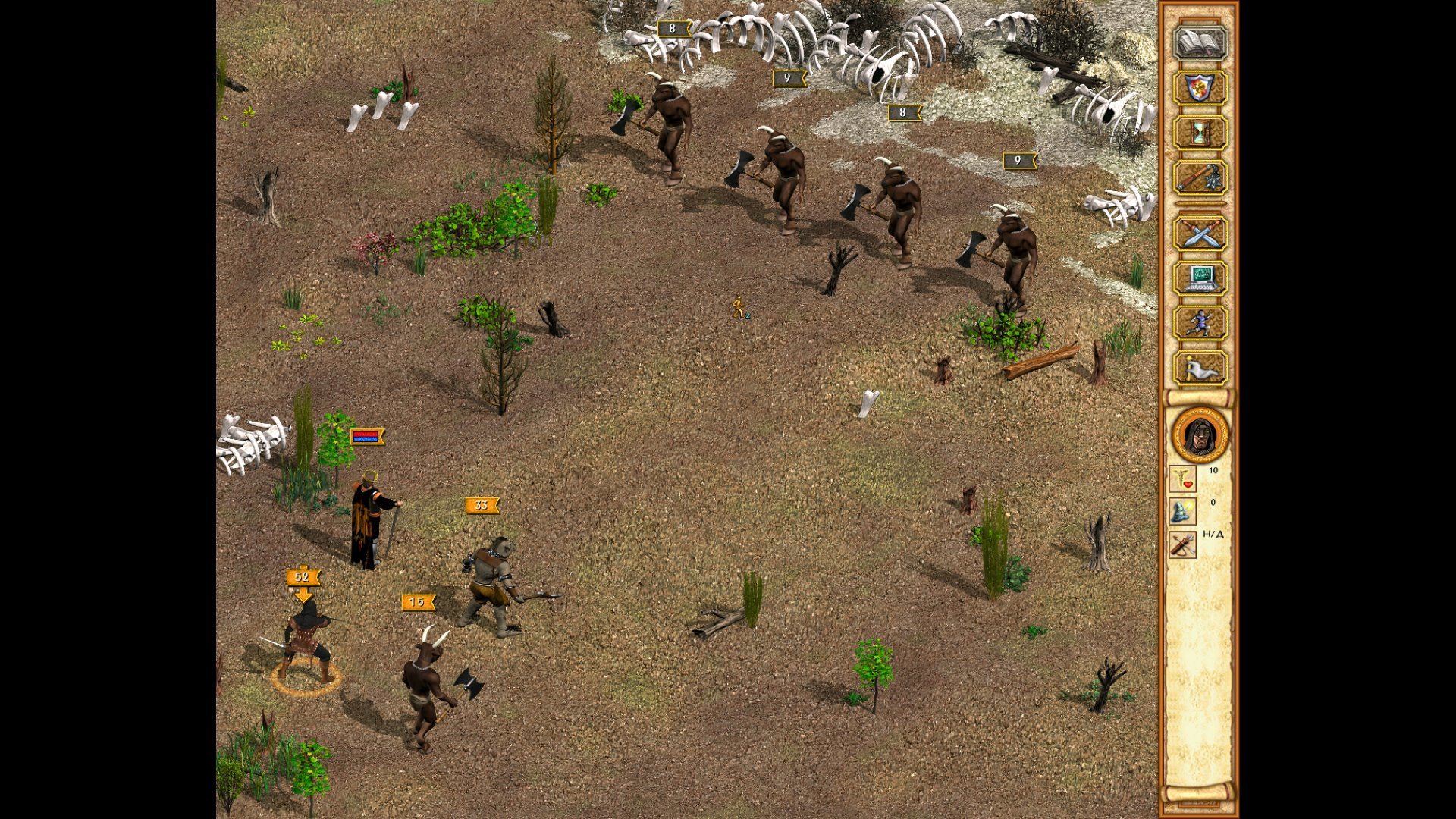This screenshot has height=819, width=1456.
Task: Choose the running figure retreat button
Action: [x=1200, y=323]
